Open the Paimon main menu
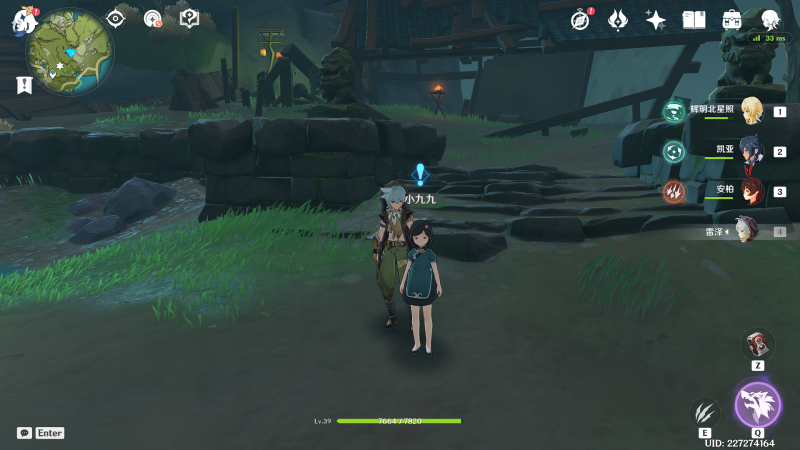 click(24, 20)
